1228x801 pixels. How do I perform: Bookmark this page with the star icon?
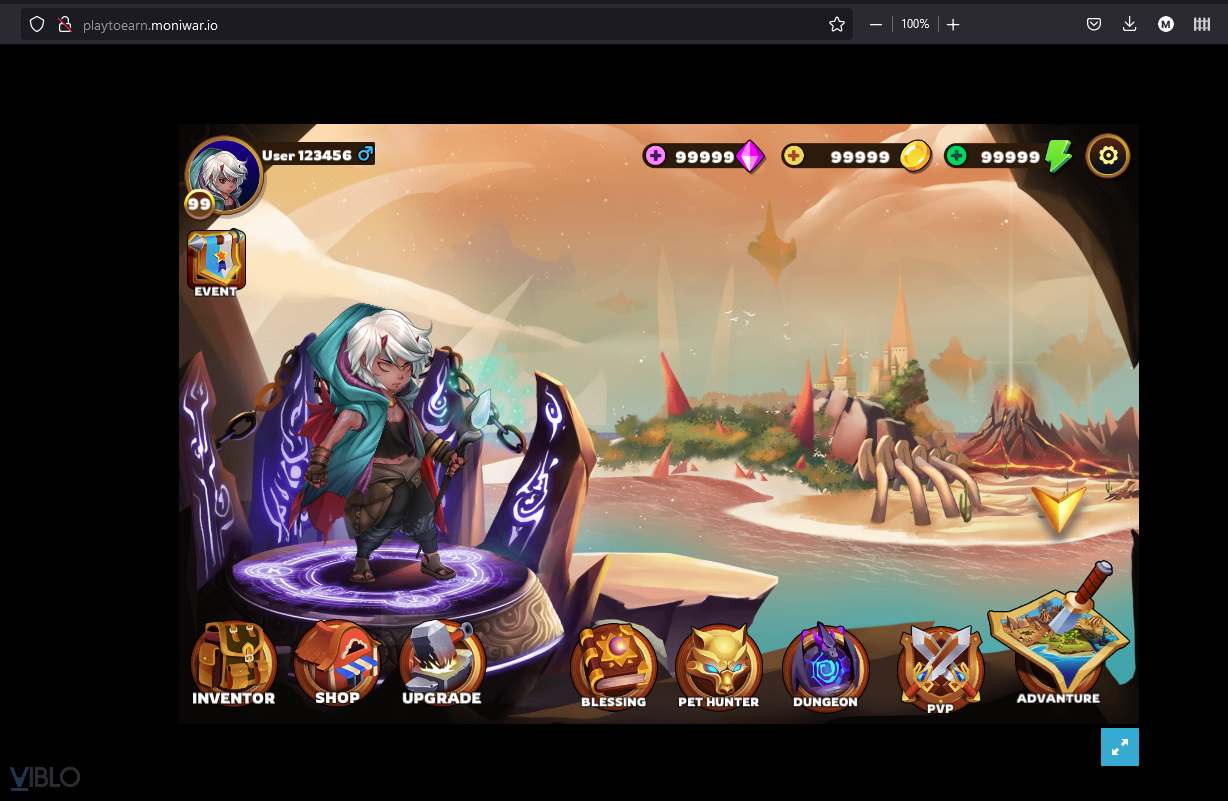coord(837,25)
